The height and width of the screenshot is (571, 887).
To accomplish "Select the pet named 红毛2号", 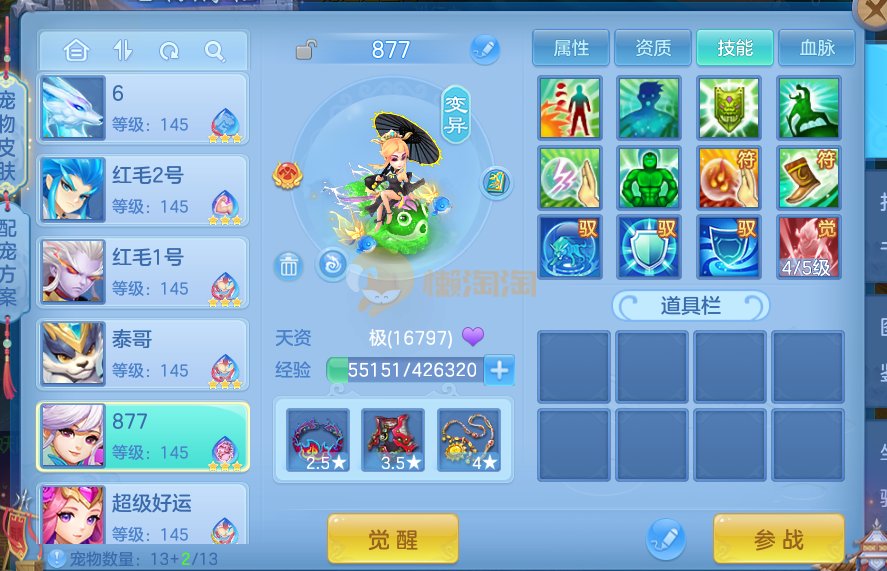I will click(x=143, y=190).
